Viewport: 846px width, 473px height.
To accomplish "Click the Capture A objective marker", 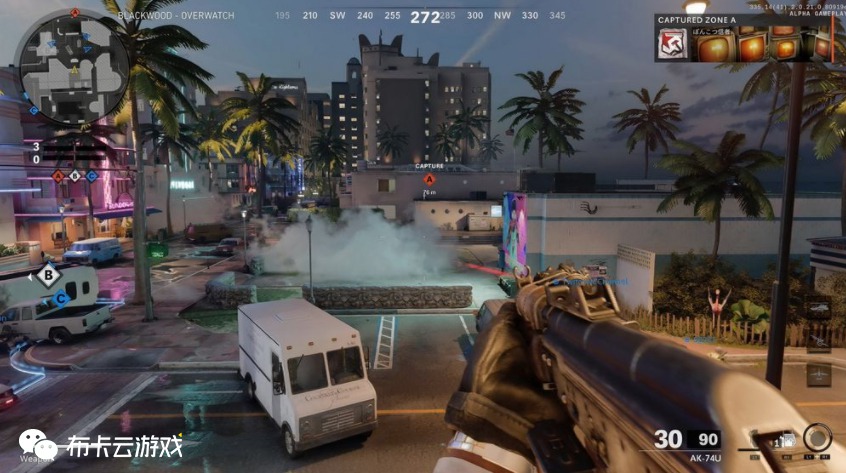I will coord(429,179).
